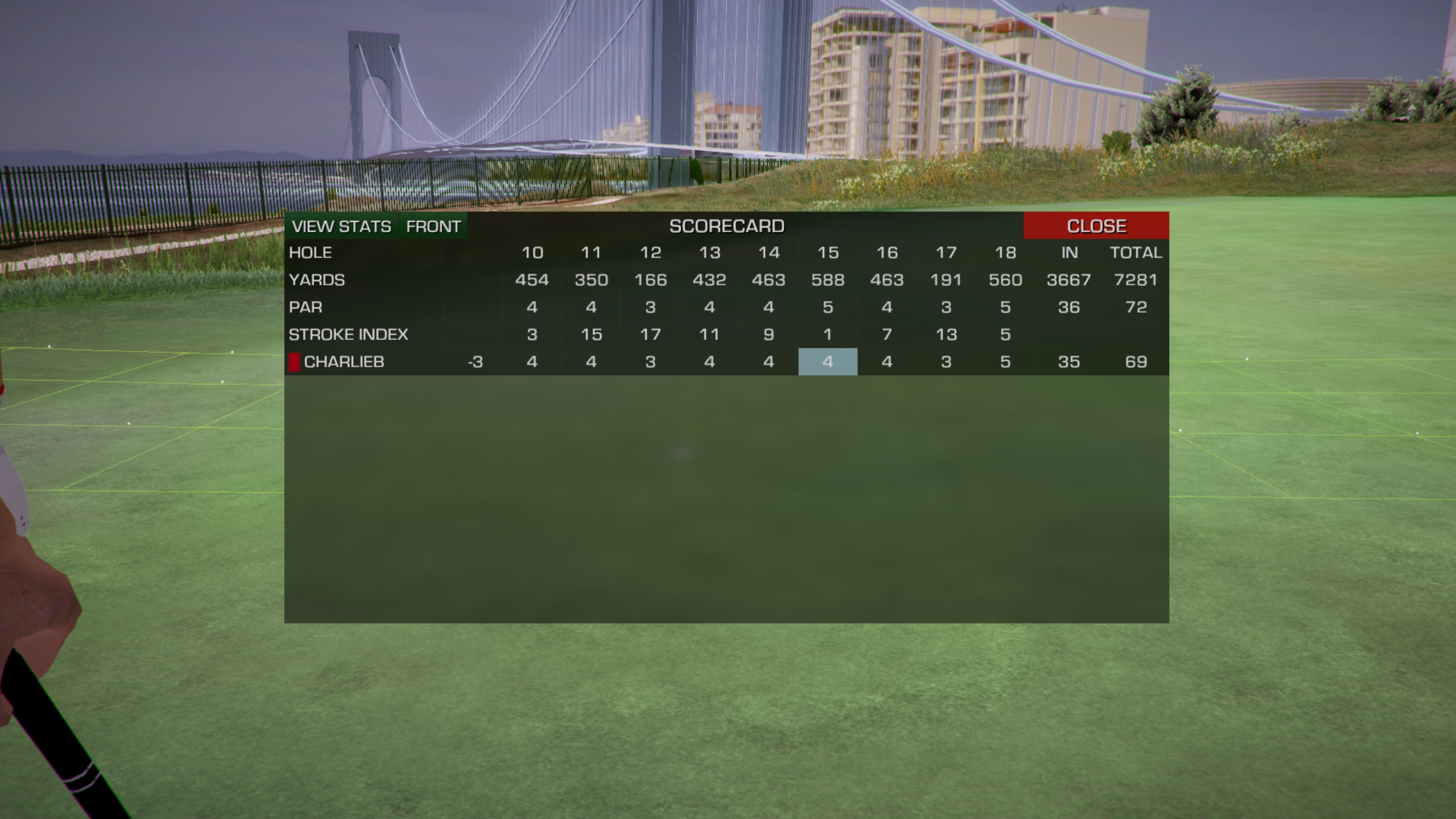Open the View Stats panel
1456x819 pixels.
coord(341,226)
